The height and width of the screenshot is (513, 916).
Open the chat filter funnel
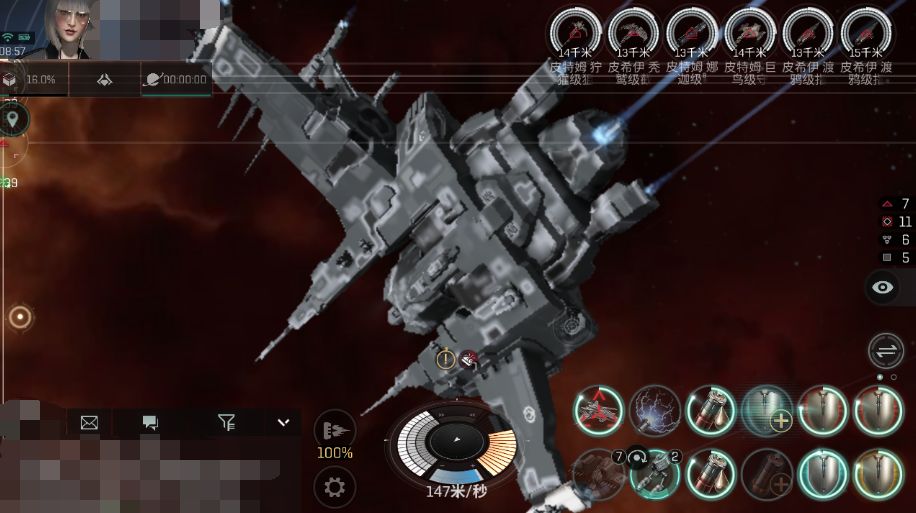click(227, 423)
